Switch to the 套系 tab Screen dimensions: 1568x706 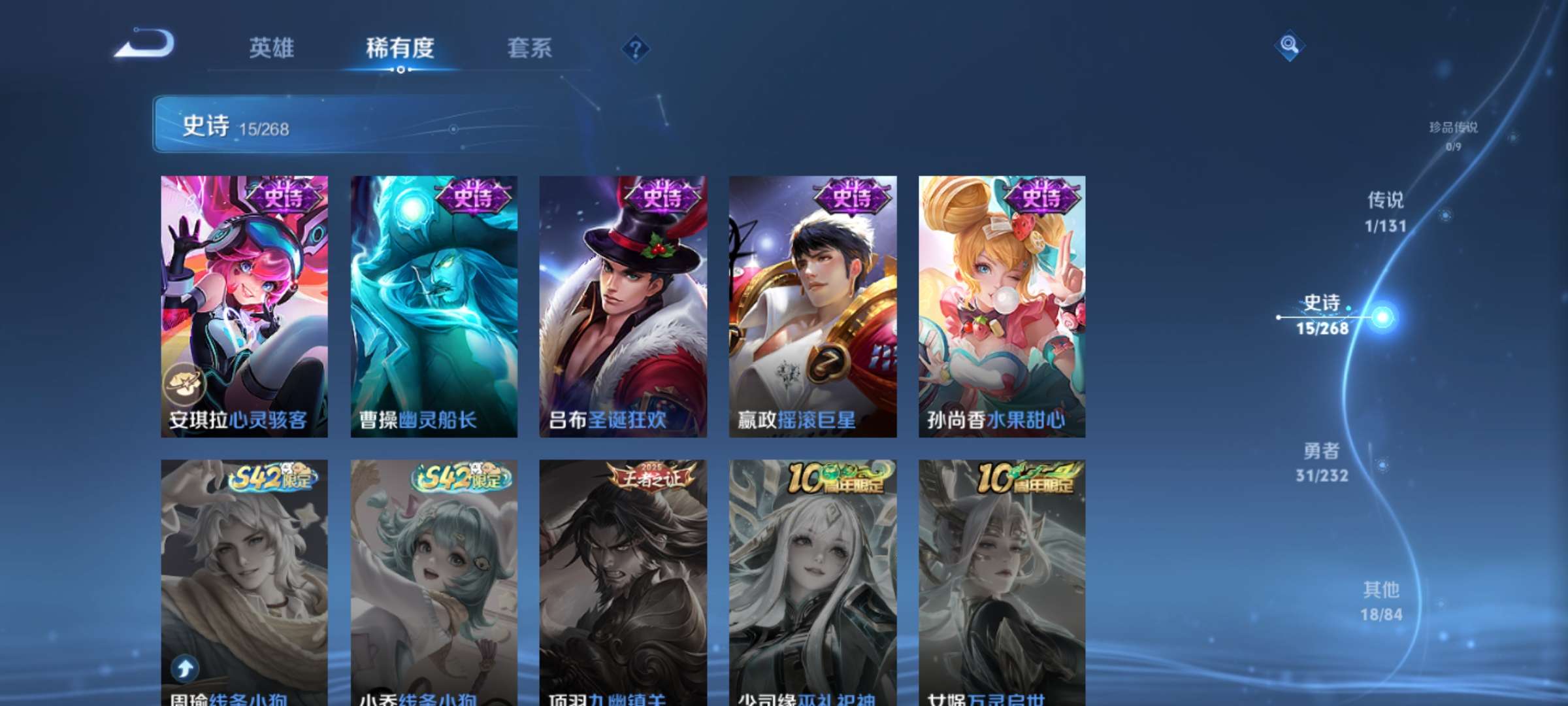coord(531,48)
